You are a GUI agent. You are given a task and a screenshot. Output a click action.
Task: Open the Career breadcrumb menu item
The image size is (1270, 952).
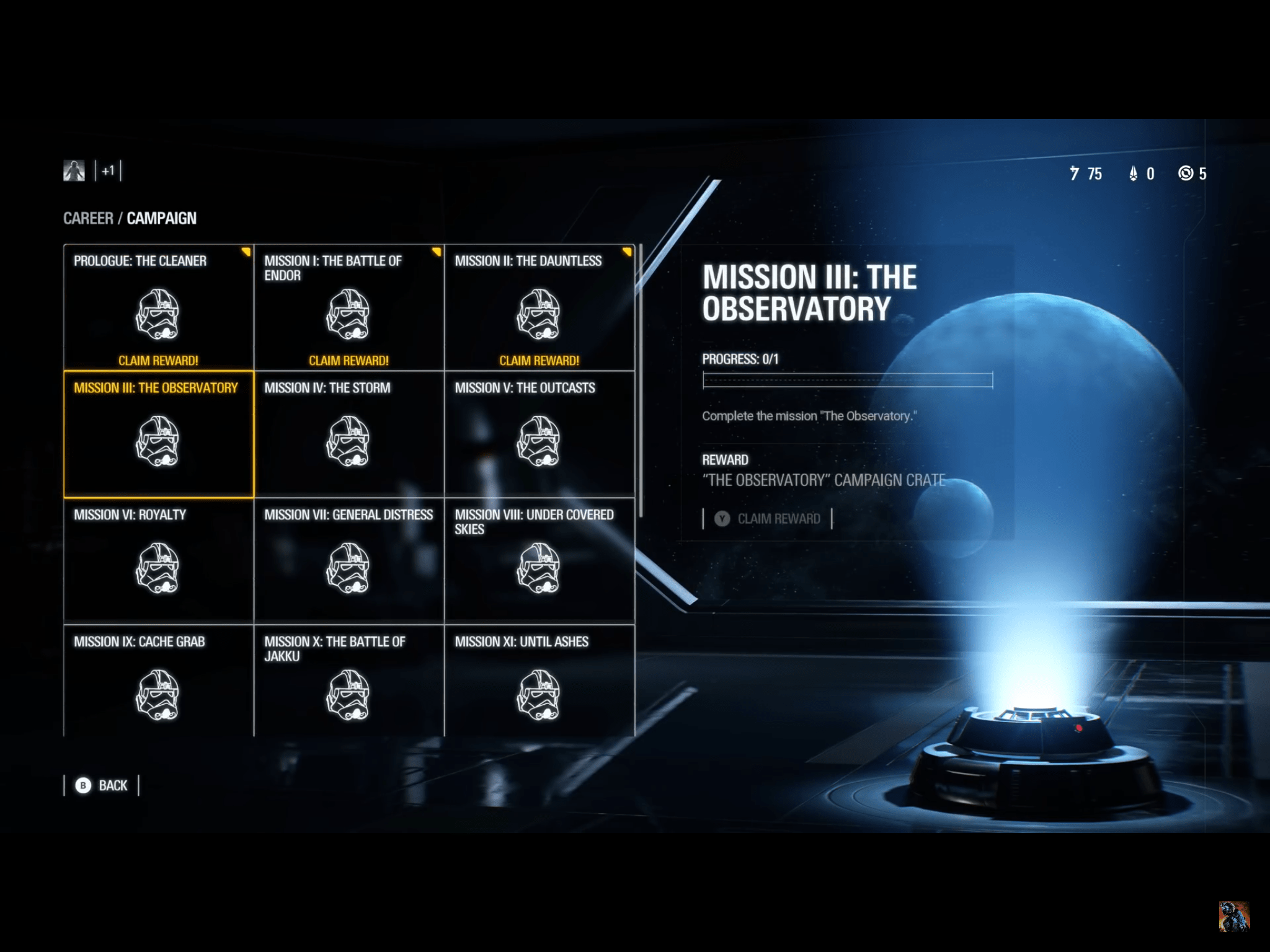87,218
